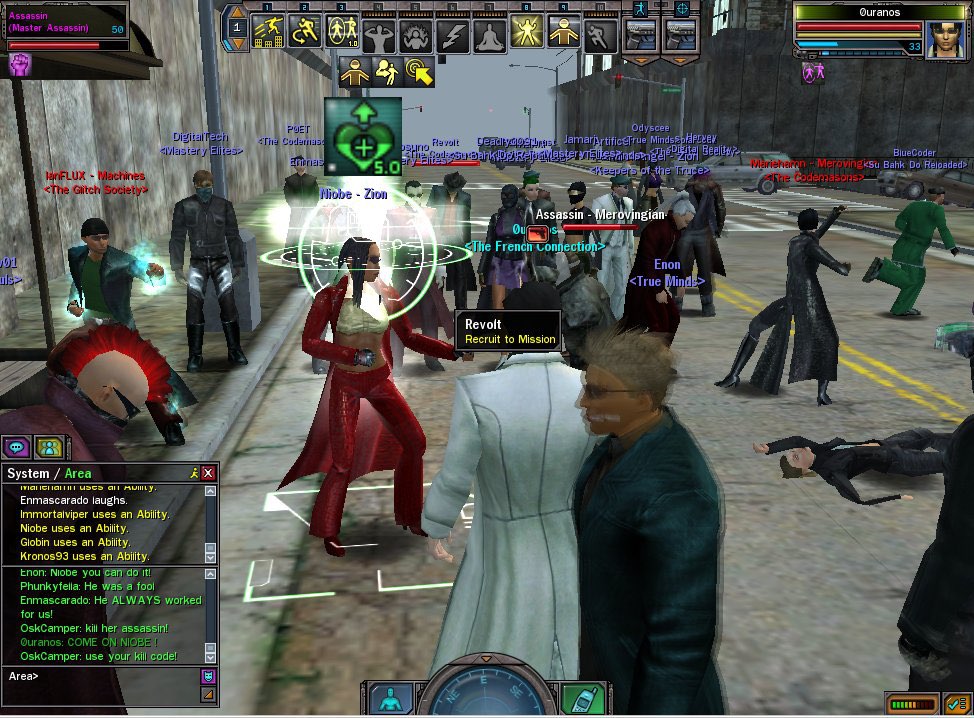Trigger the glowing figure ability in slot 8
Viewport: 974px width, 718px height.
pos(527,32)
